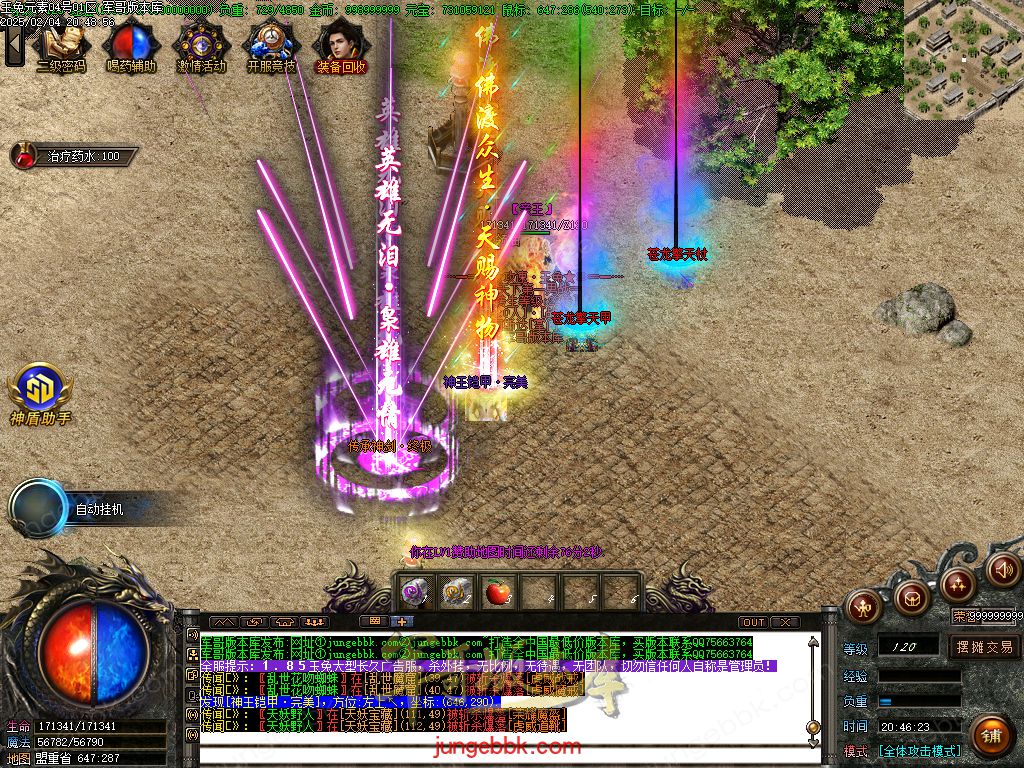Open the 激情活动 events icon

[201, 47]
